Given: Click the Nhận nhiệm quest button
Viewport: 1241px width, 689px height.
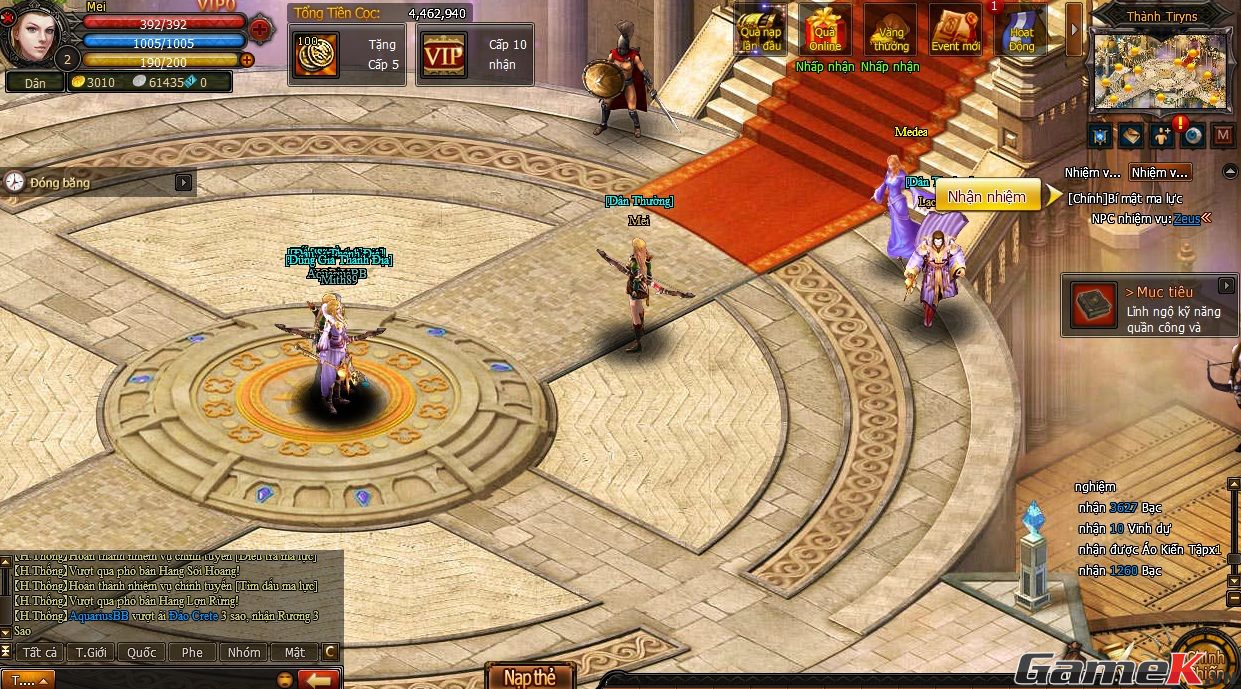Looking at the screenshot, I should [x=987, y=196].
